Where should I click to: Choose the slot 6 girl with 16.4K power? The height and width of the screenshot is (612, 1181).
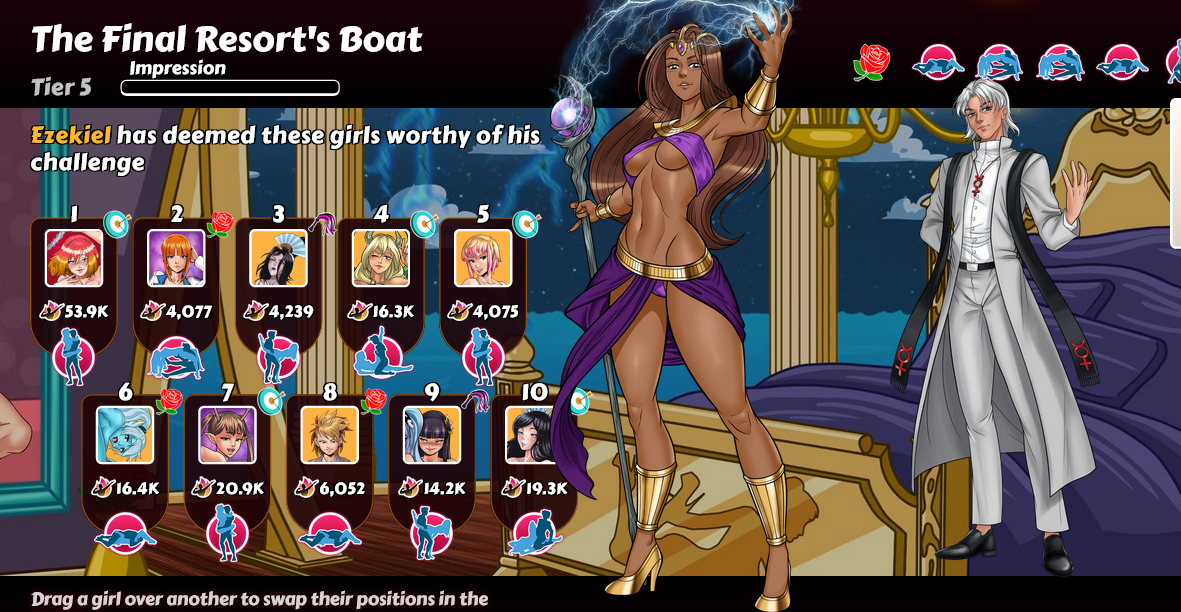pyautogui.click(x=125, y=434)
